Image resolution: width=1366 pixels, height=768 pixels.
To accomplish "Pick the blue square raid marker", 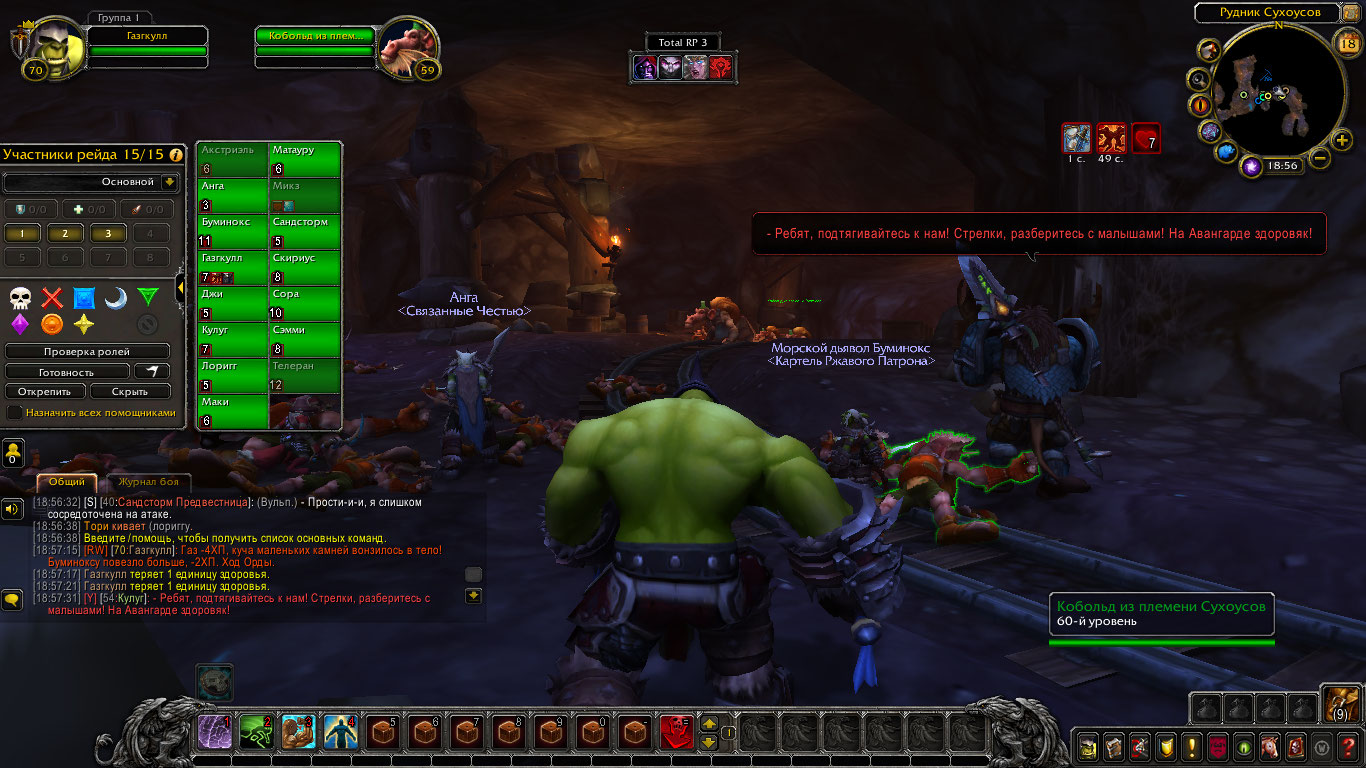I will pos(84,298).
